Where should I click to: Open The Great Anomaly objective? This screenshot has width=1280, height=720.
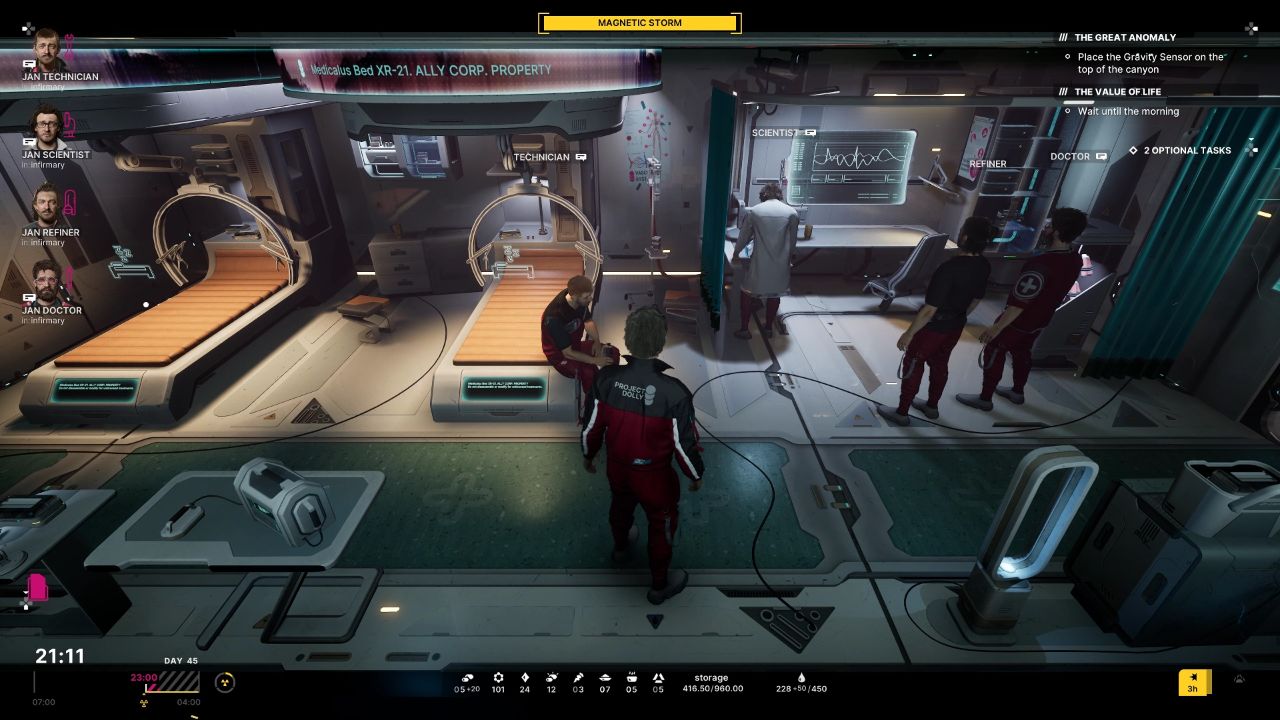(1125, 38)
